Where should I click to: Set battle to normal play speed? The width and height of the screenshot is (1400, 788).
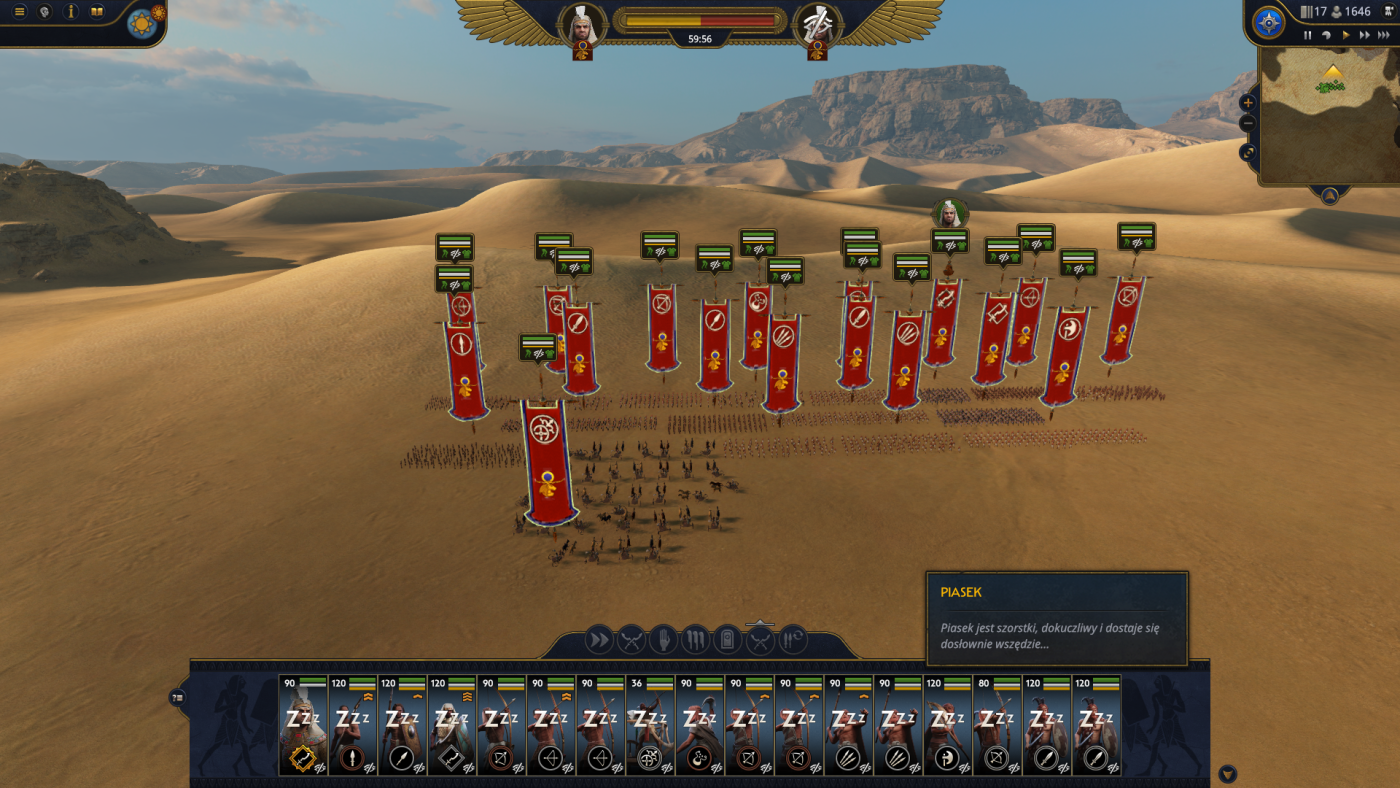tap(1346, 35)
